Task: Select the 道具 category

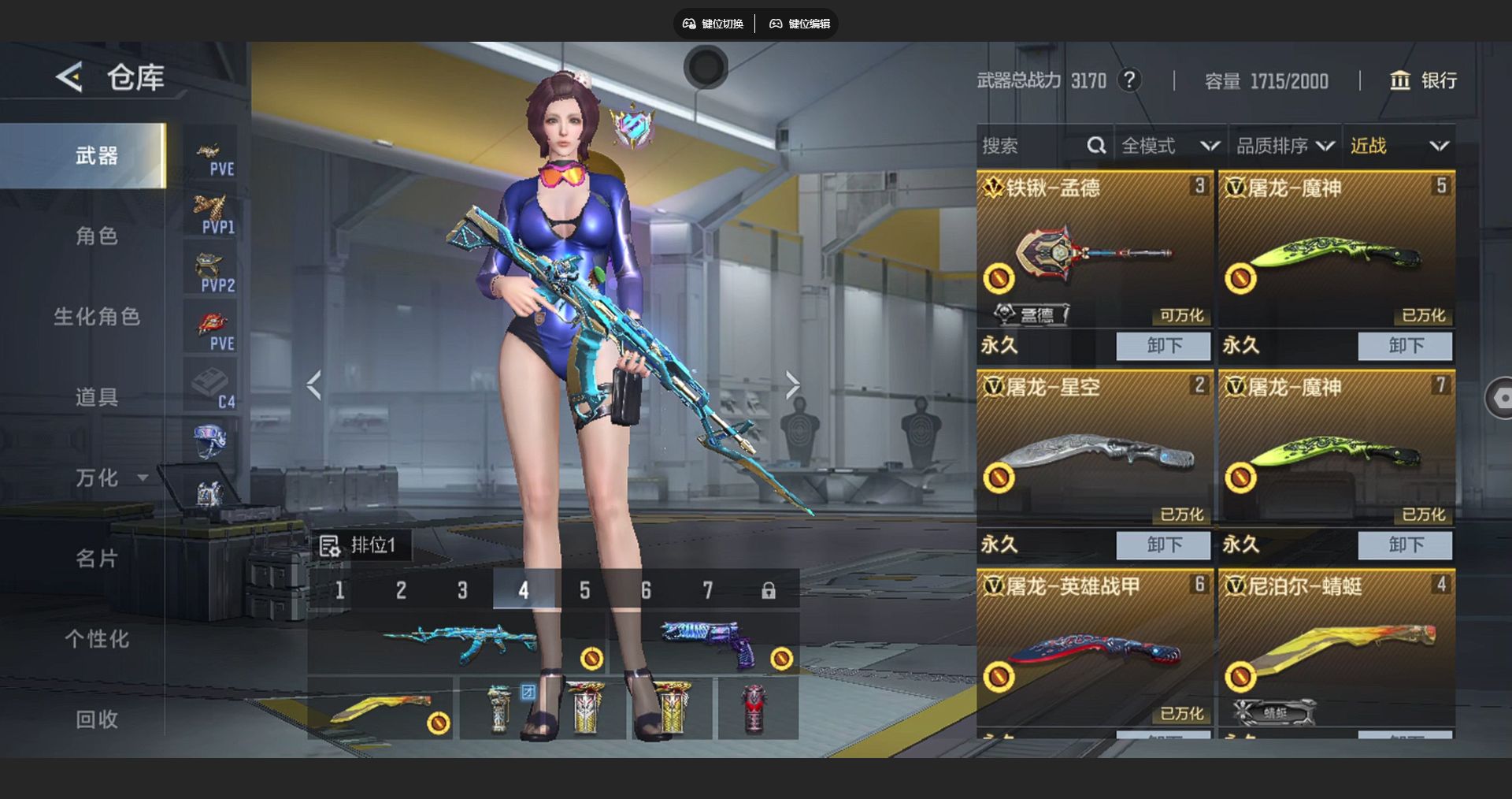Action: click(x=96, y=397)
